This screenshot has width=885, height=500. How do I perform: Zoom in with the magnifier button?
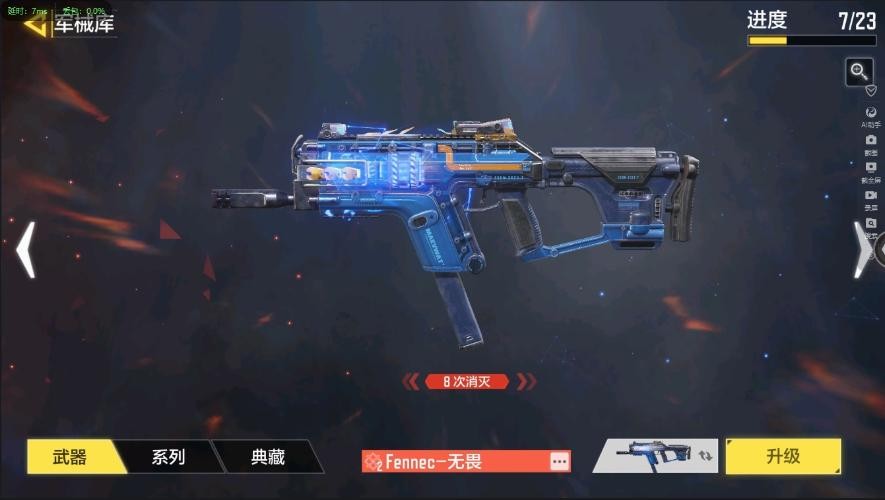point(859,71)
